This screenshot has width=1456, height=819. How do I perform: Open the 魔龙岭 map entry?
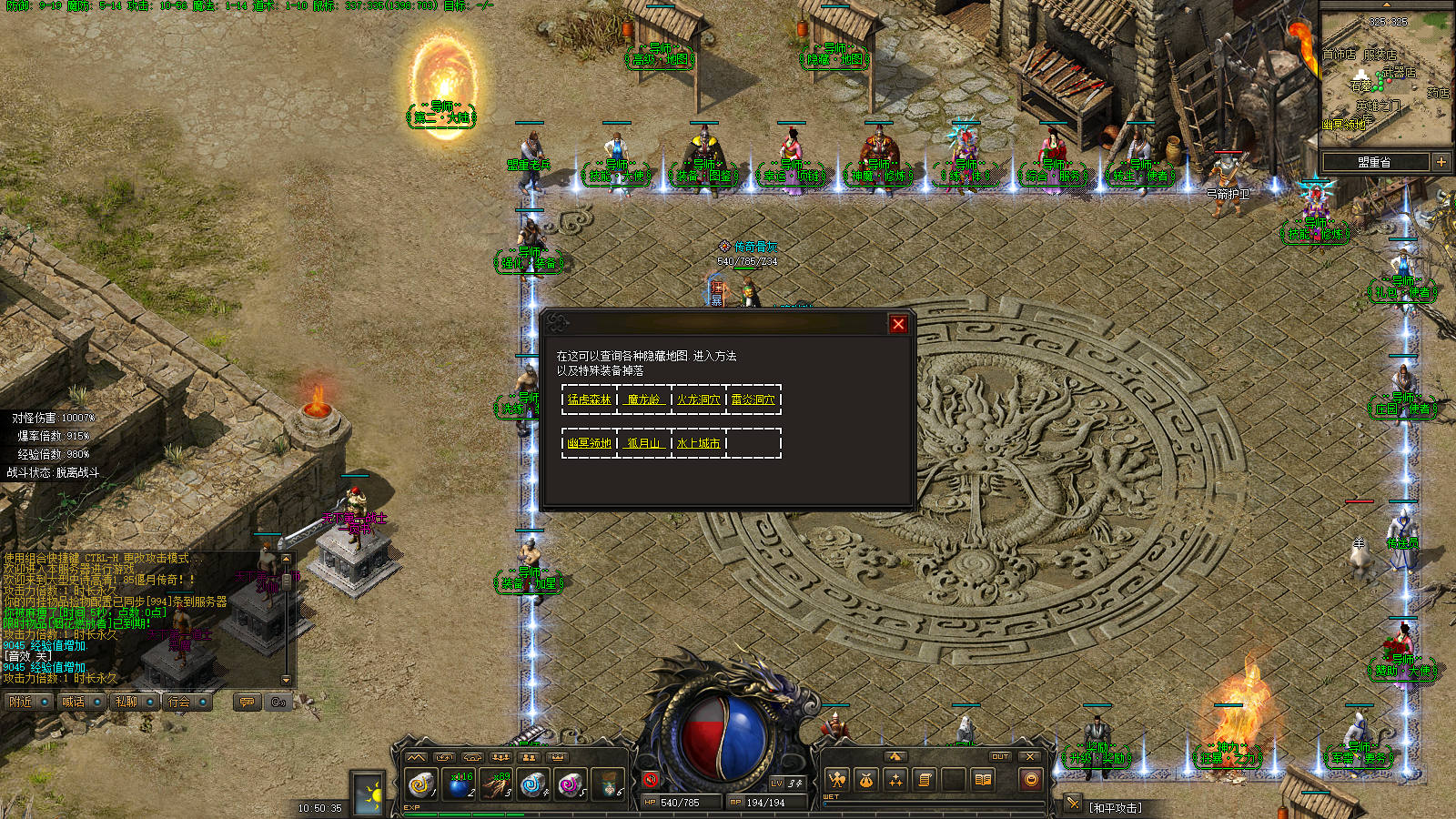644,399
